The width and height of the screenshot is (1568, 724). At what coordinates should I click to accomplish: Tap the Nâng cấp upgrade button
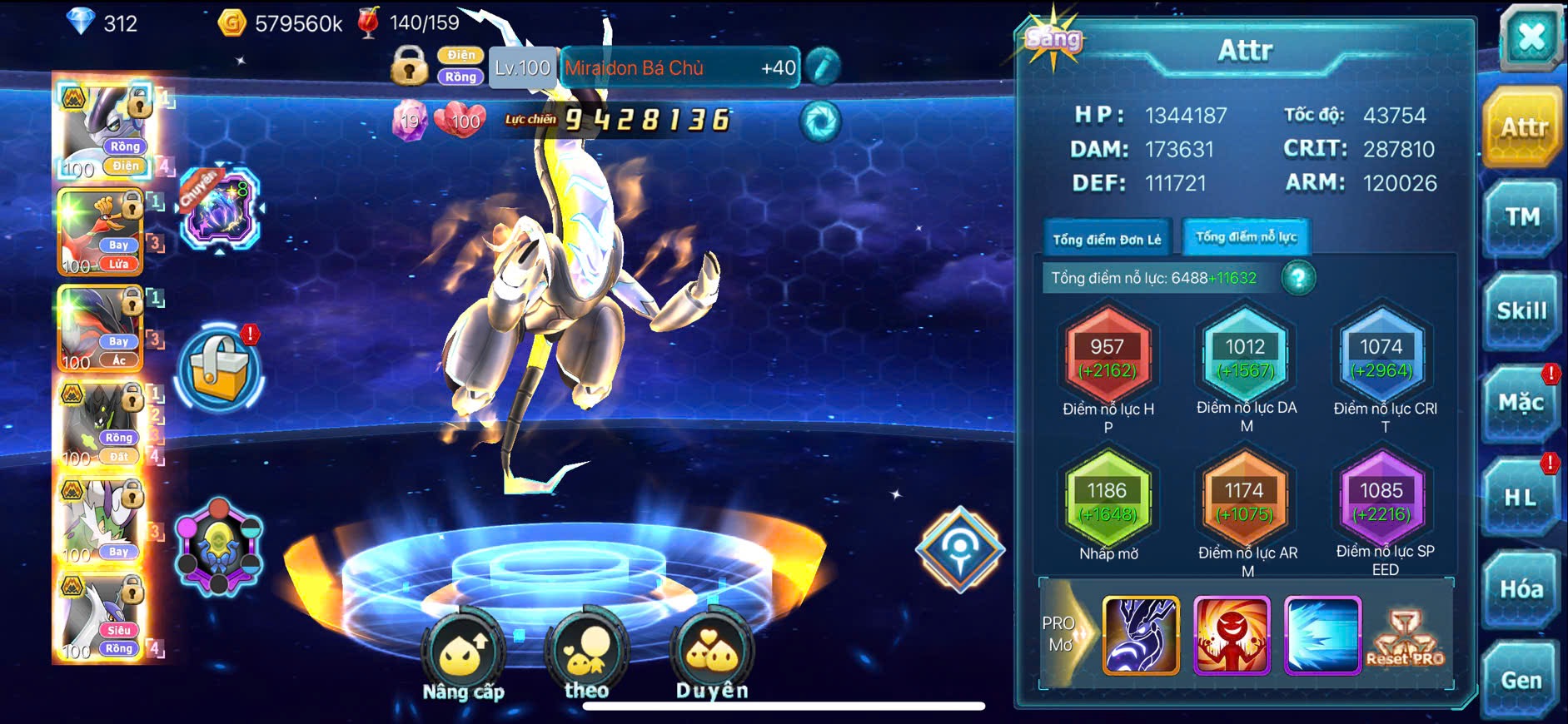pyautogui.click(x=463, y=657)
